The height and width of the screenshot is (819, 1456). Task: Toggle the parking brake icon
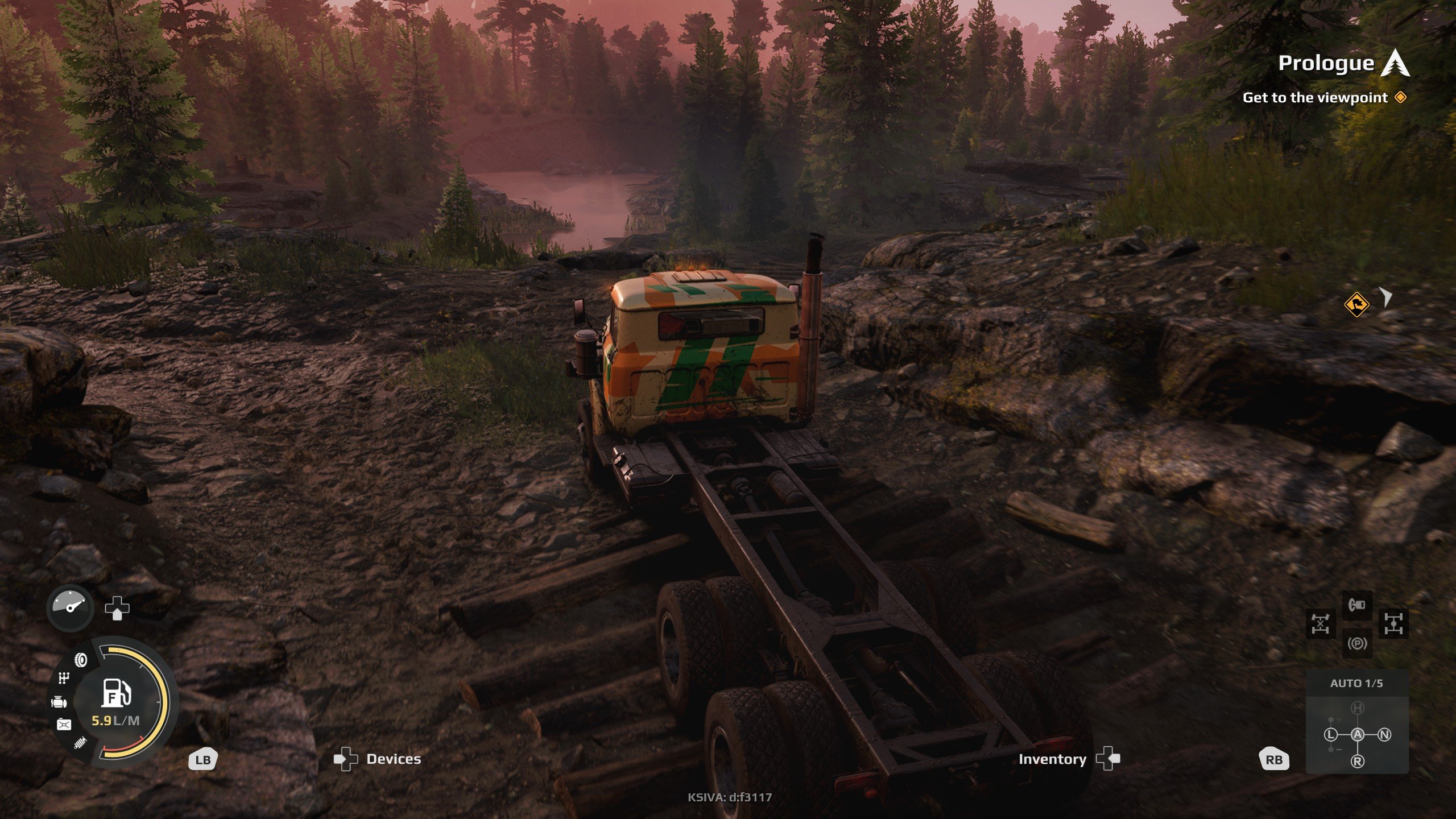(1356, 644)
